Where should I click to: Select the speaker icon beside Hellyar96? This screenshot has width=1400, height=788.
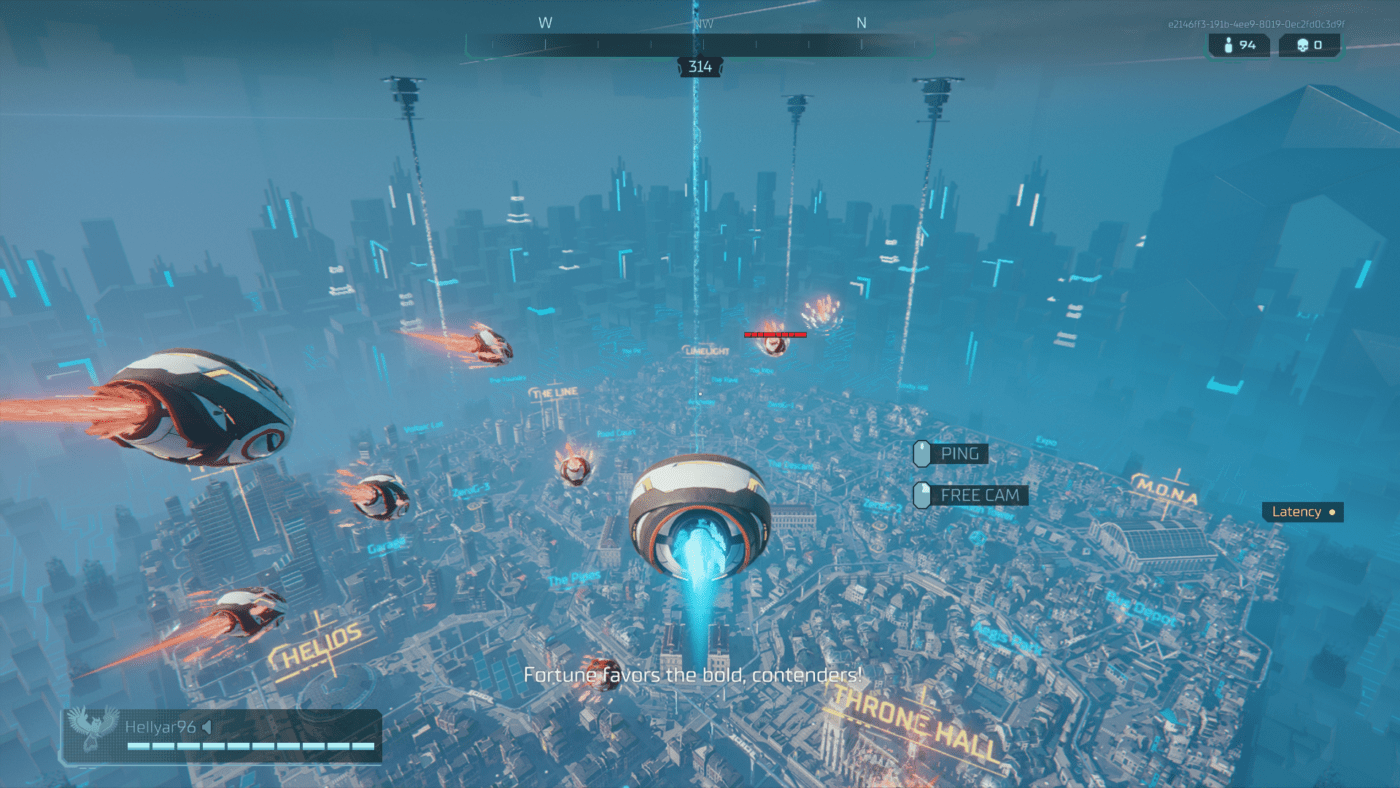click(x=208, y=727)
